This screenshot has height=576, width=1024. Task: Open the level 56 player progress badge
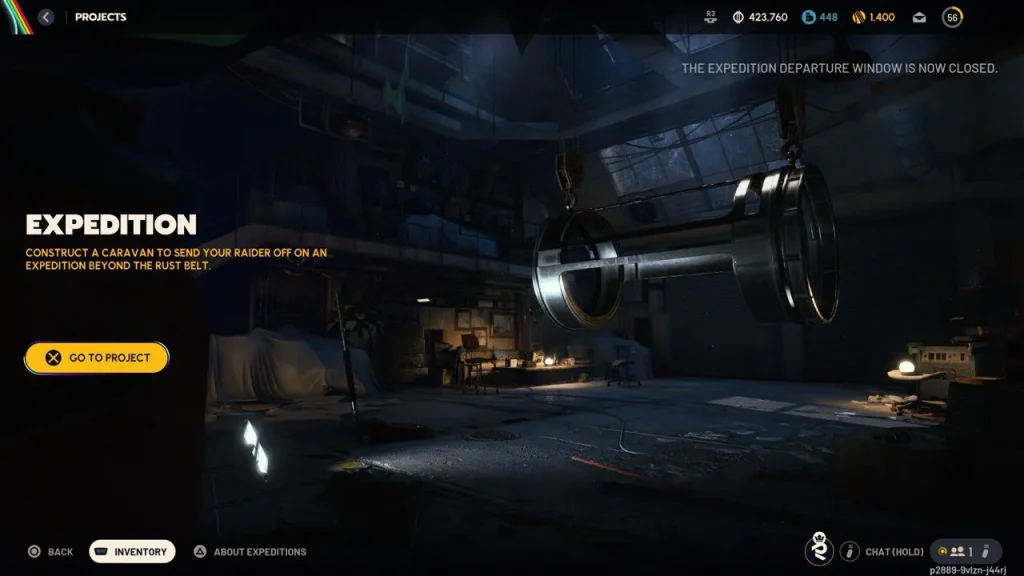click(x=952, y=17)
